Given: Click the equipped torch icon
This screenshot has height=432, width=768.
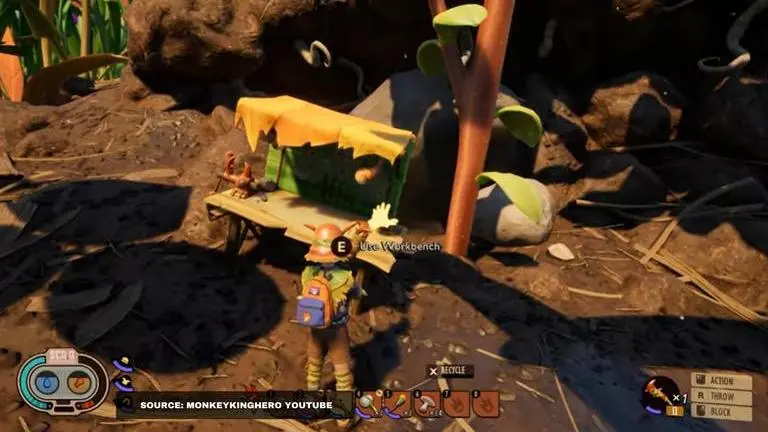Looking at the screenshot, I should click(660, 393).
